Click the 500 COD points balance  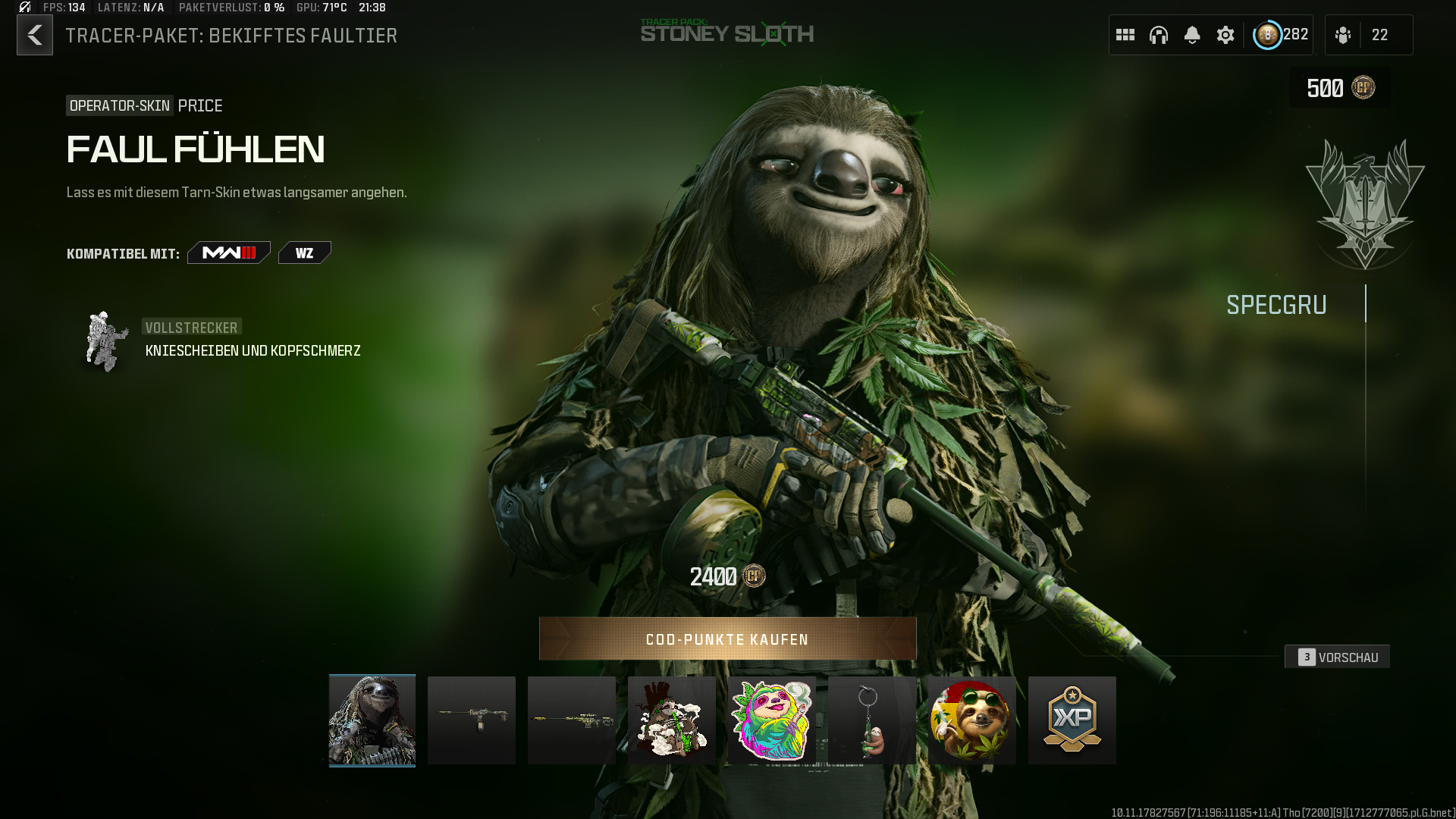pyautogui.click(x=1340, y=88)
